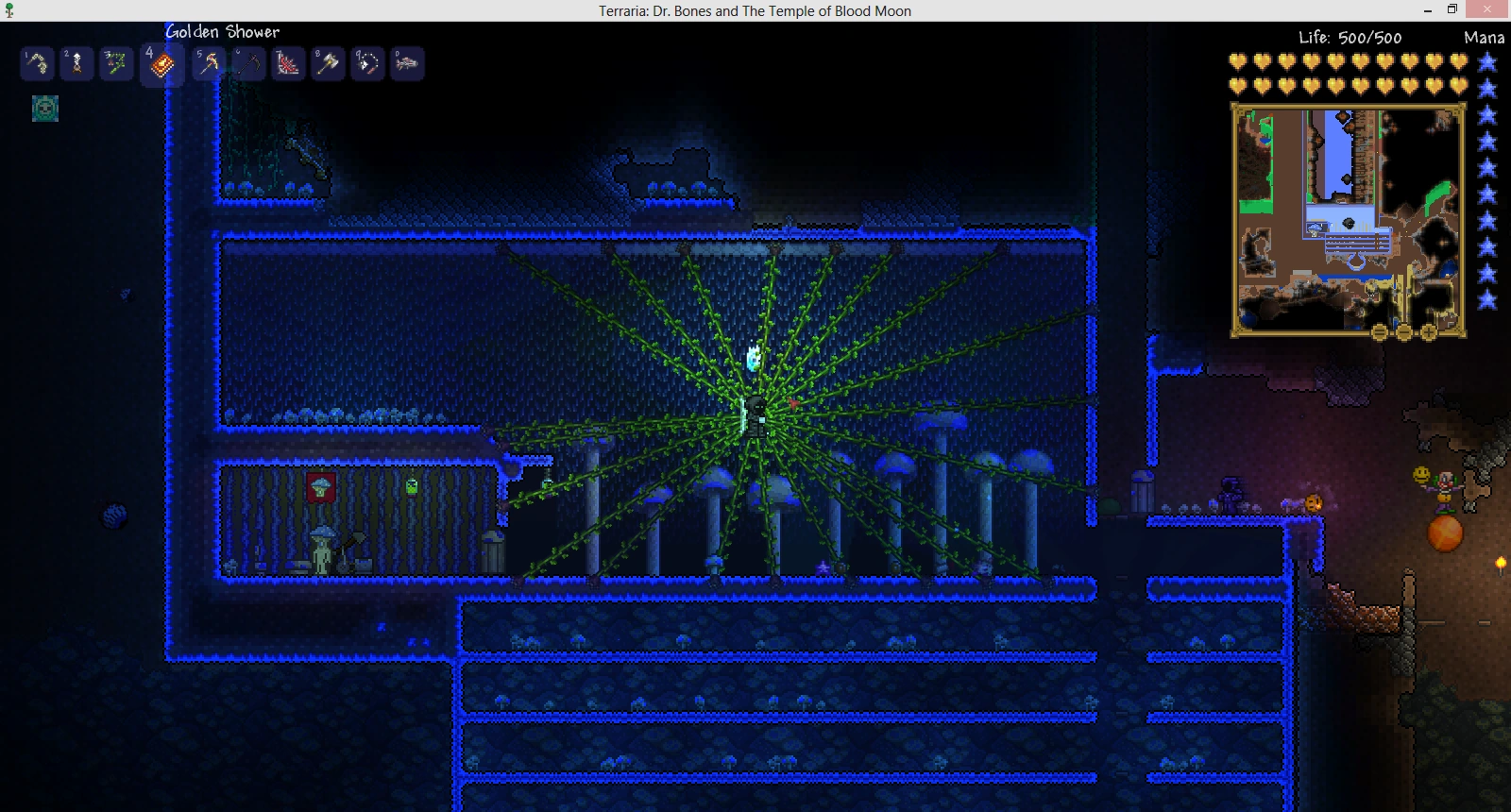The height and width of the screenshot is (812, 1511).
Task: Select the fish item in hotbar slot 0
Action: pos(407,63)
